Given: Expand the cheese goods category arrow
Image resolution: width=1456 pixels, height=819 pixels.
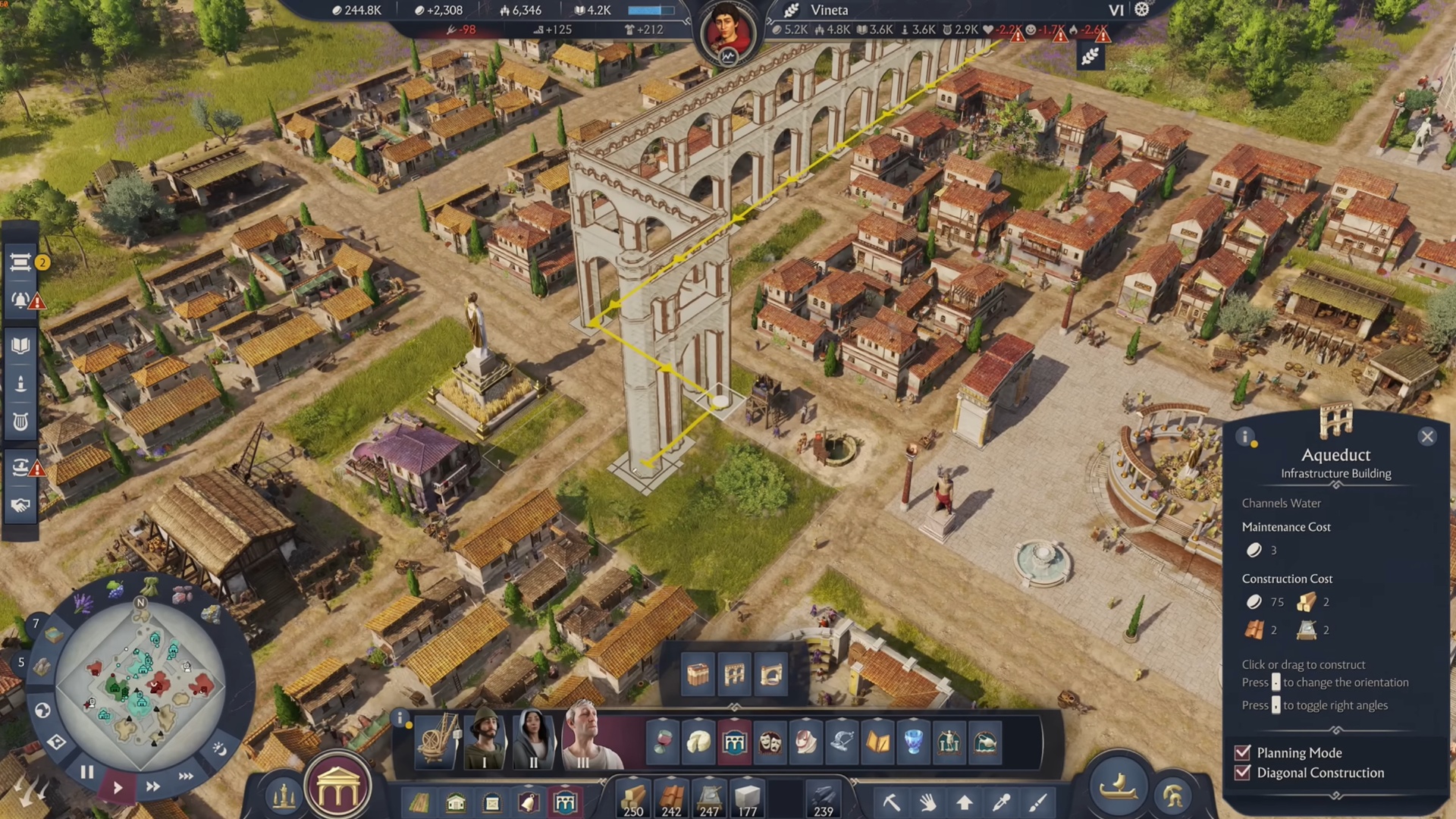Looking at the screenshot, I should [698, 719].
